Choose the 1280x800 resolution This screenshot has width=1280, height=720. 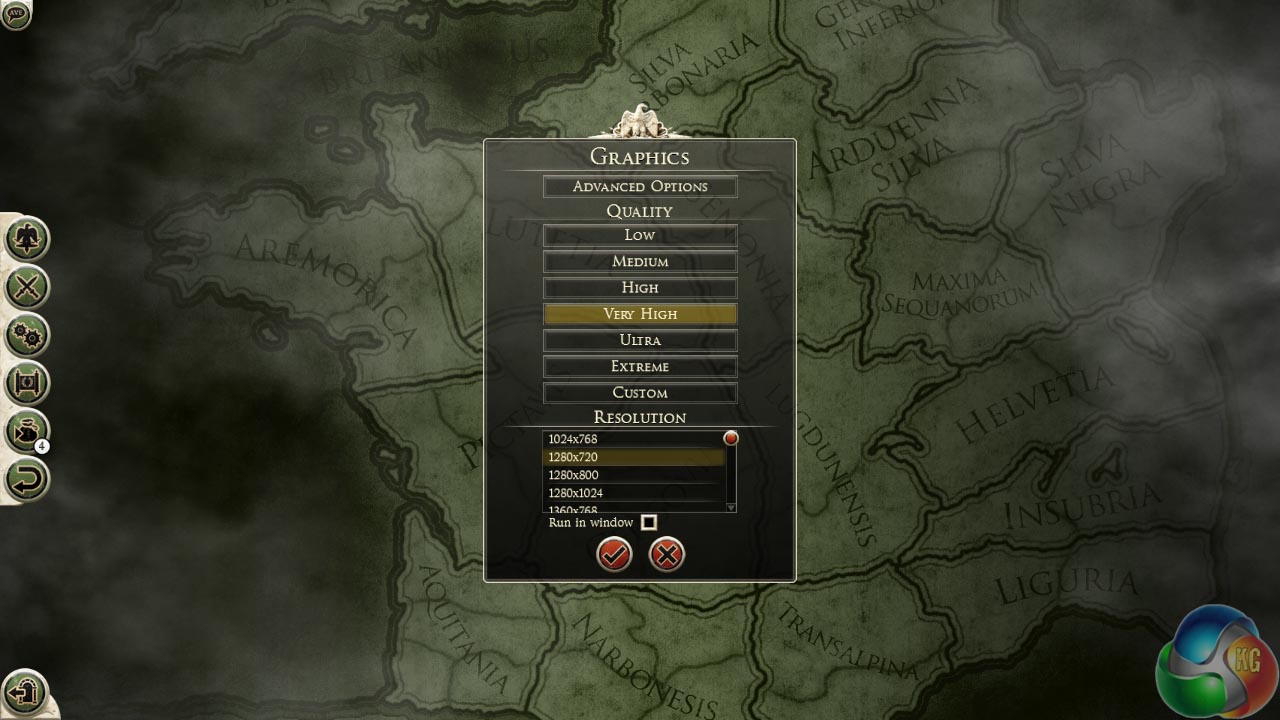[634, 475]
